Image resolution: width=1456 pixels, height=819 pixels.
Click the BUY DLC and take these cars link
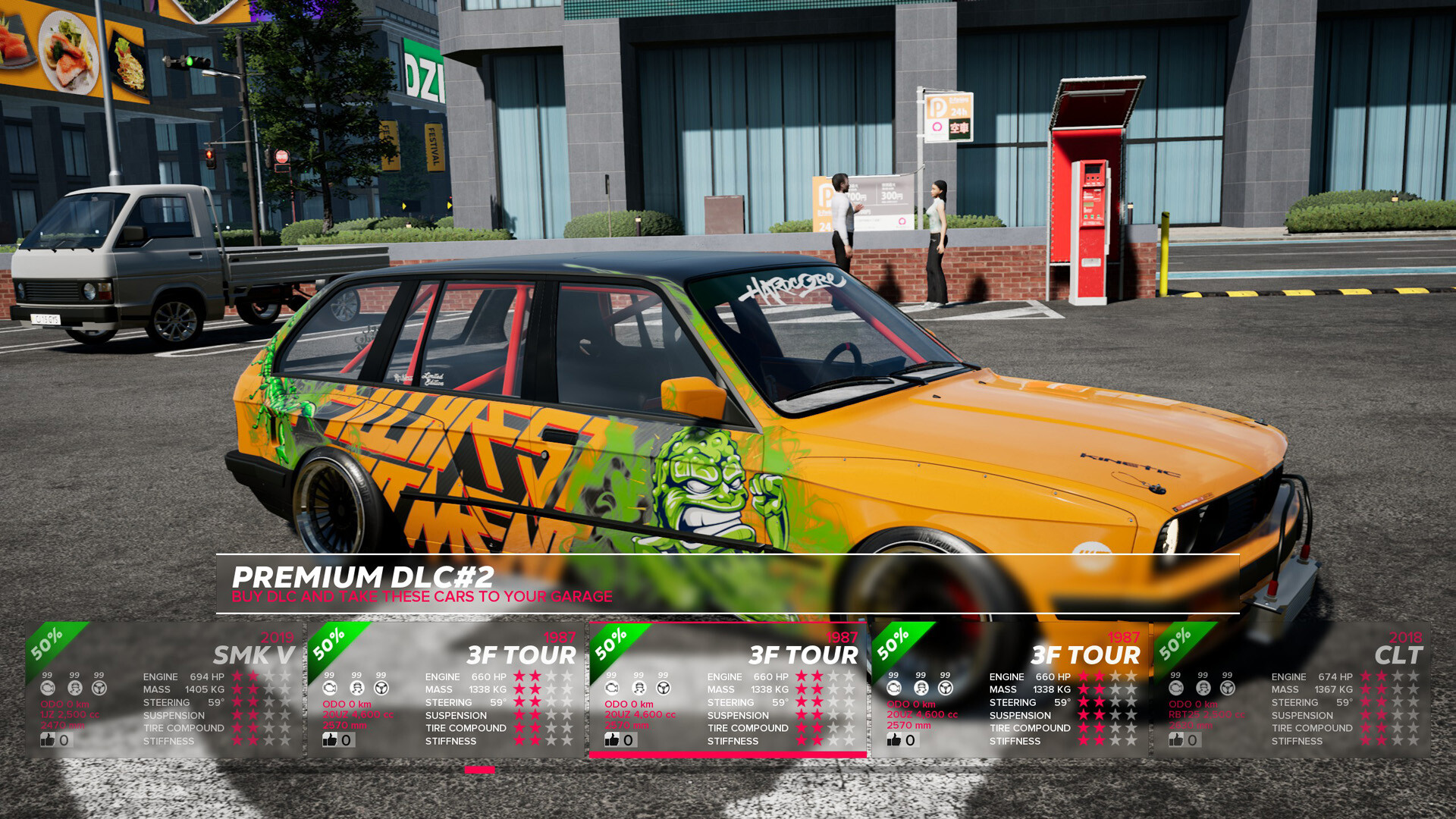coord(422,597)
